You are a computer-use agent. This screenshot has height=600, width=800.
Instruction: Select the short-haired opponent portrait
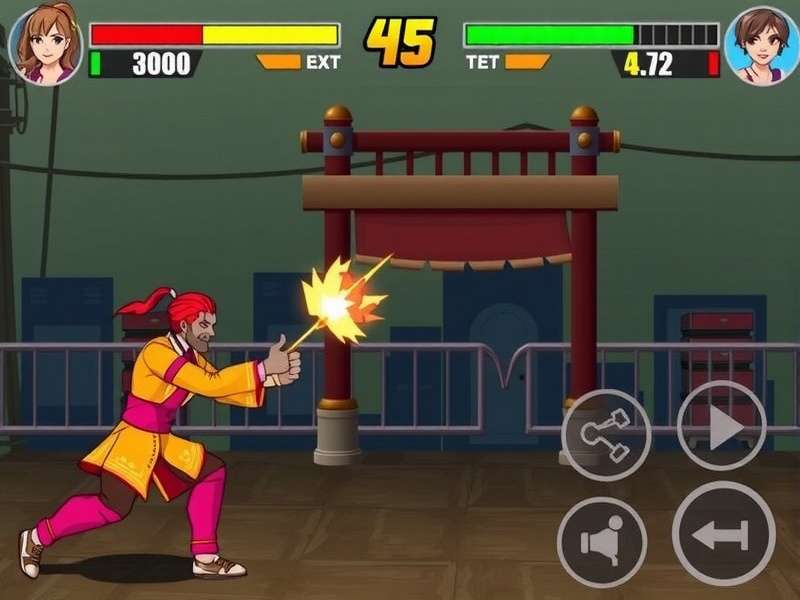tap(762, 46)
